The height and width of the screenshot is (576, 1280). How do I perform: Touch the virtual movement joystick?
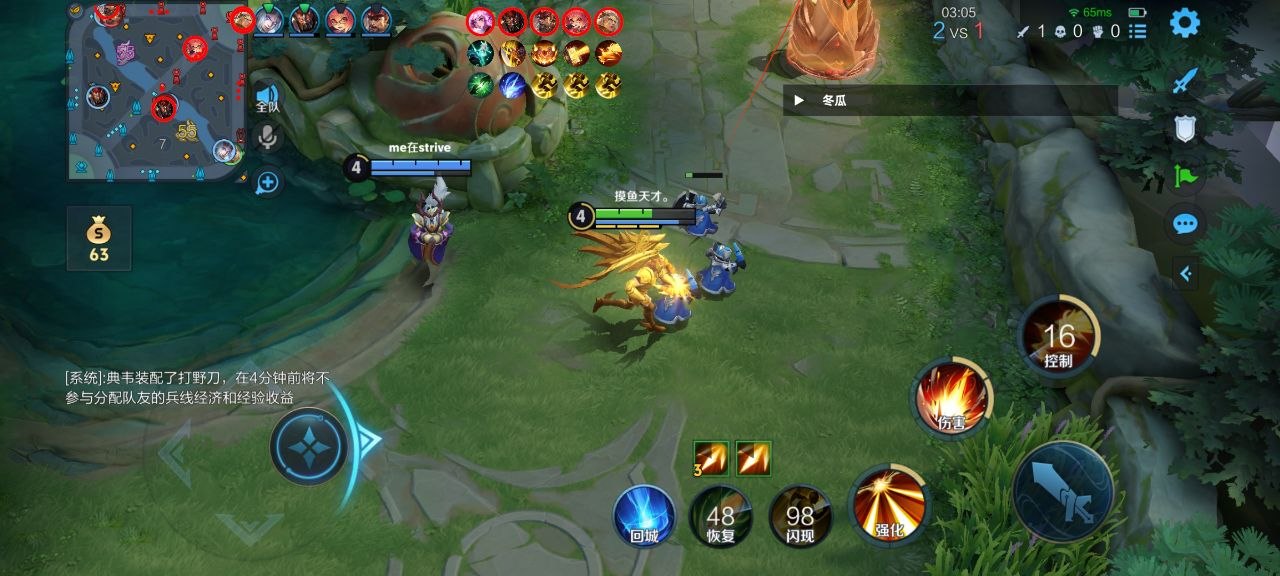tap(309, 447)
